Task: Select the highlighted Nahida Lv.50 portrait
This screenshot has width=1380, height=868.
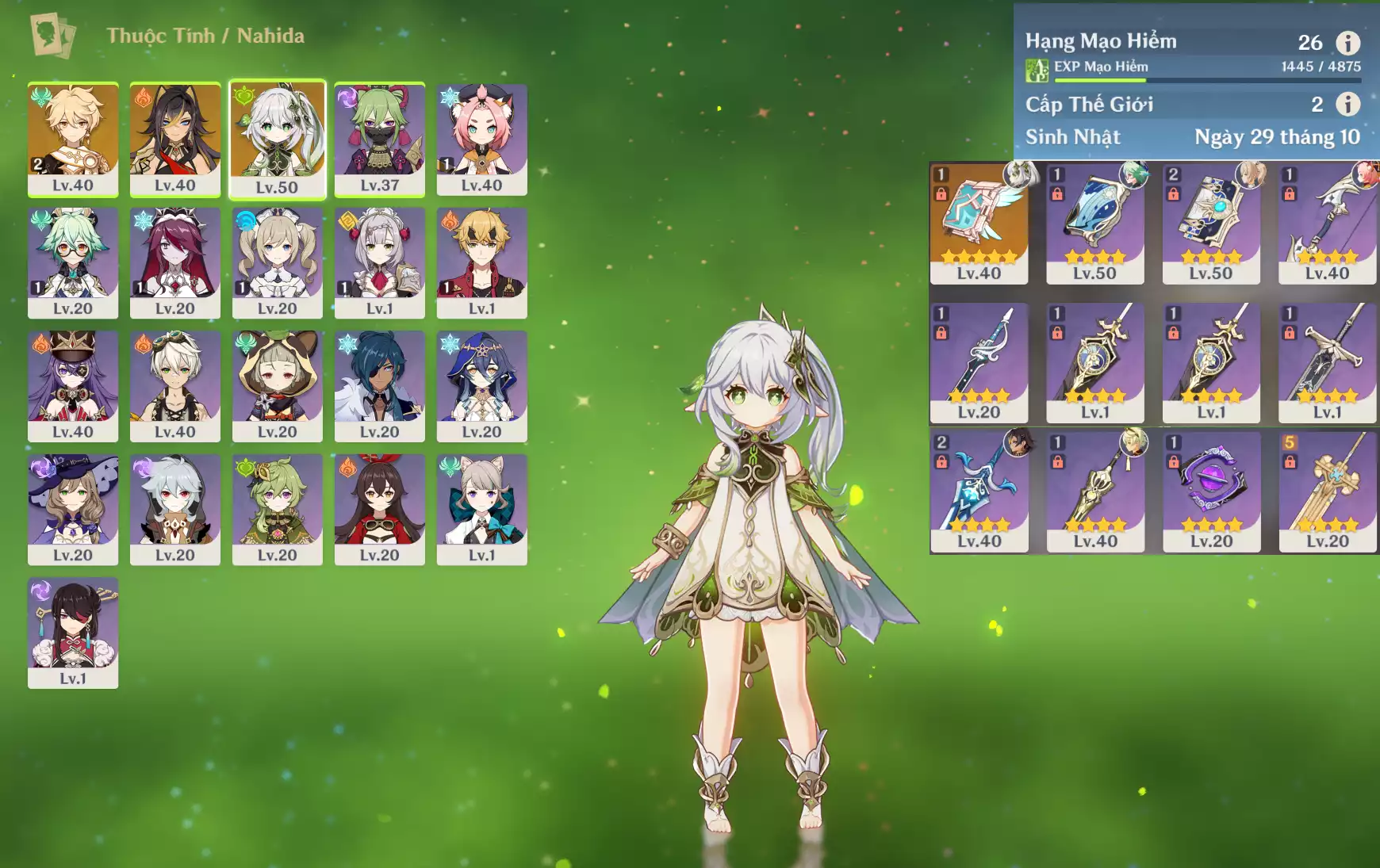Action: pos(277,138)
